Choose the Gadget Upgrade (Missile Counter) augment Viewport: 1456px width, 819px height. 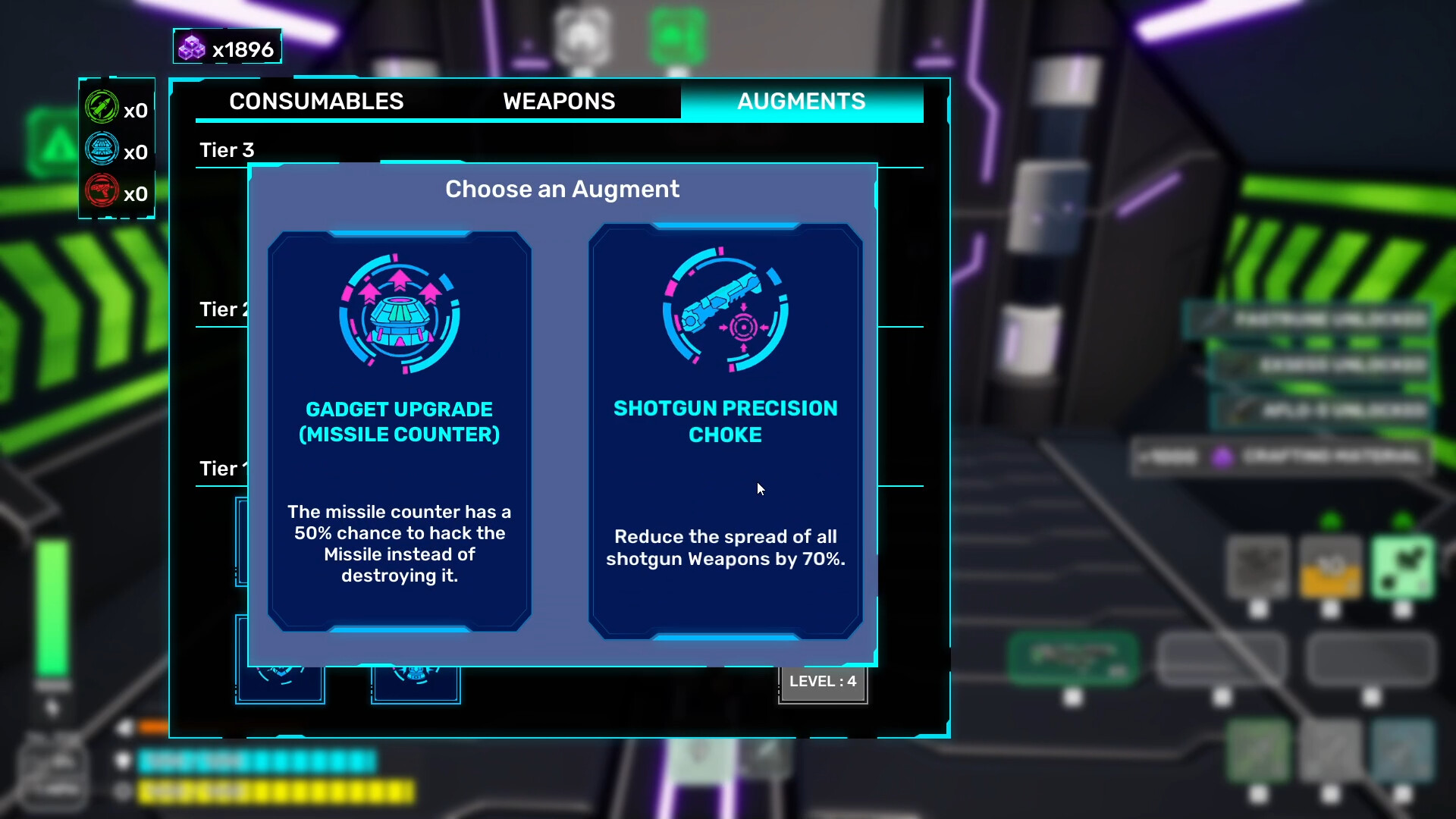click(400, 431)
